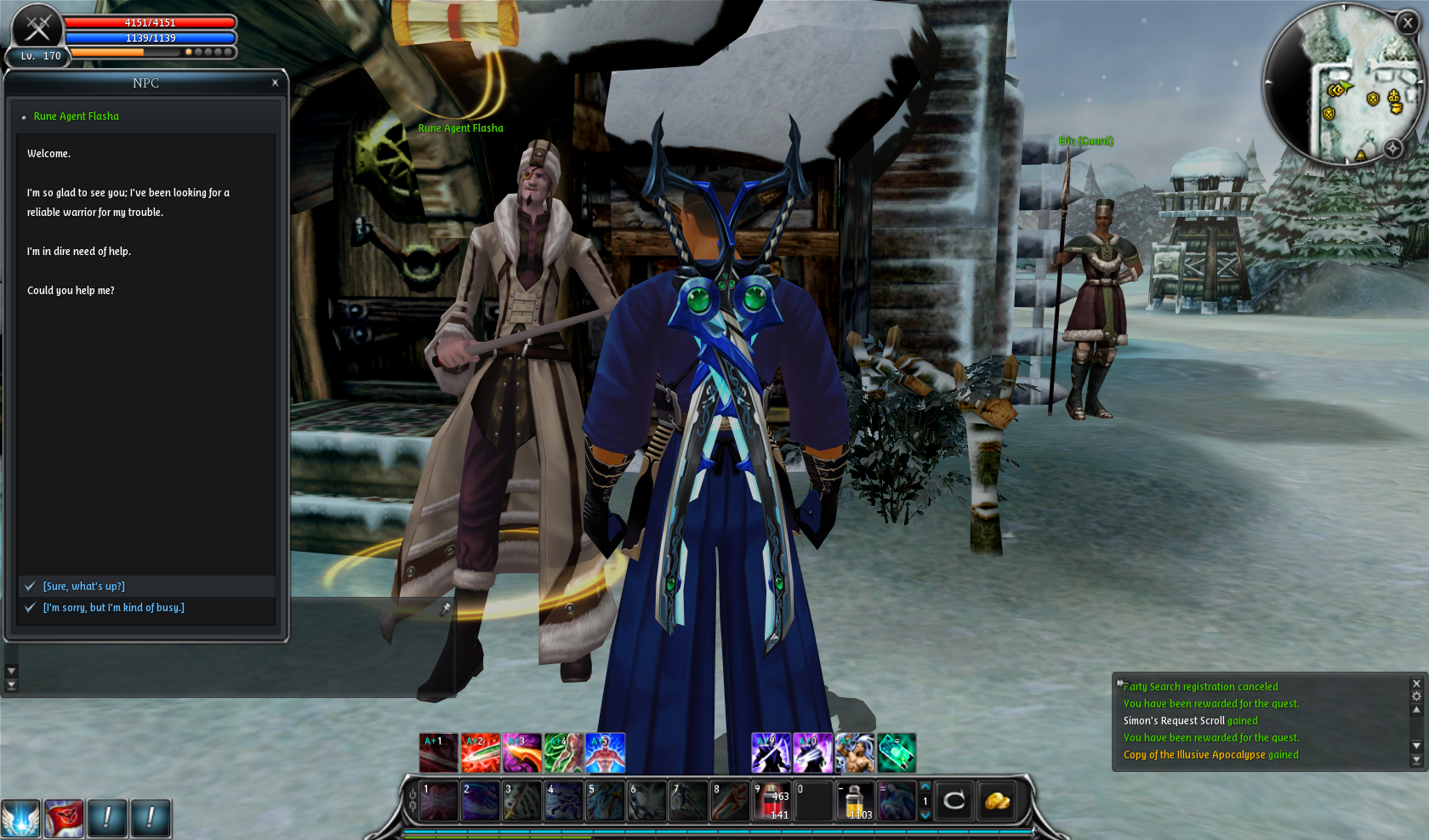
Task: Activate the red flaming sword skill
Action: [x=481, y=753]
